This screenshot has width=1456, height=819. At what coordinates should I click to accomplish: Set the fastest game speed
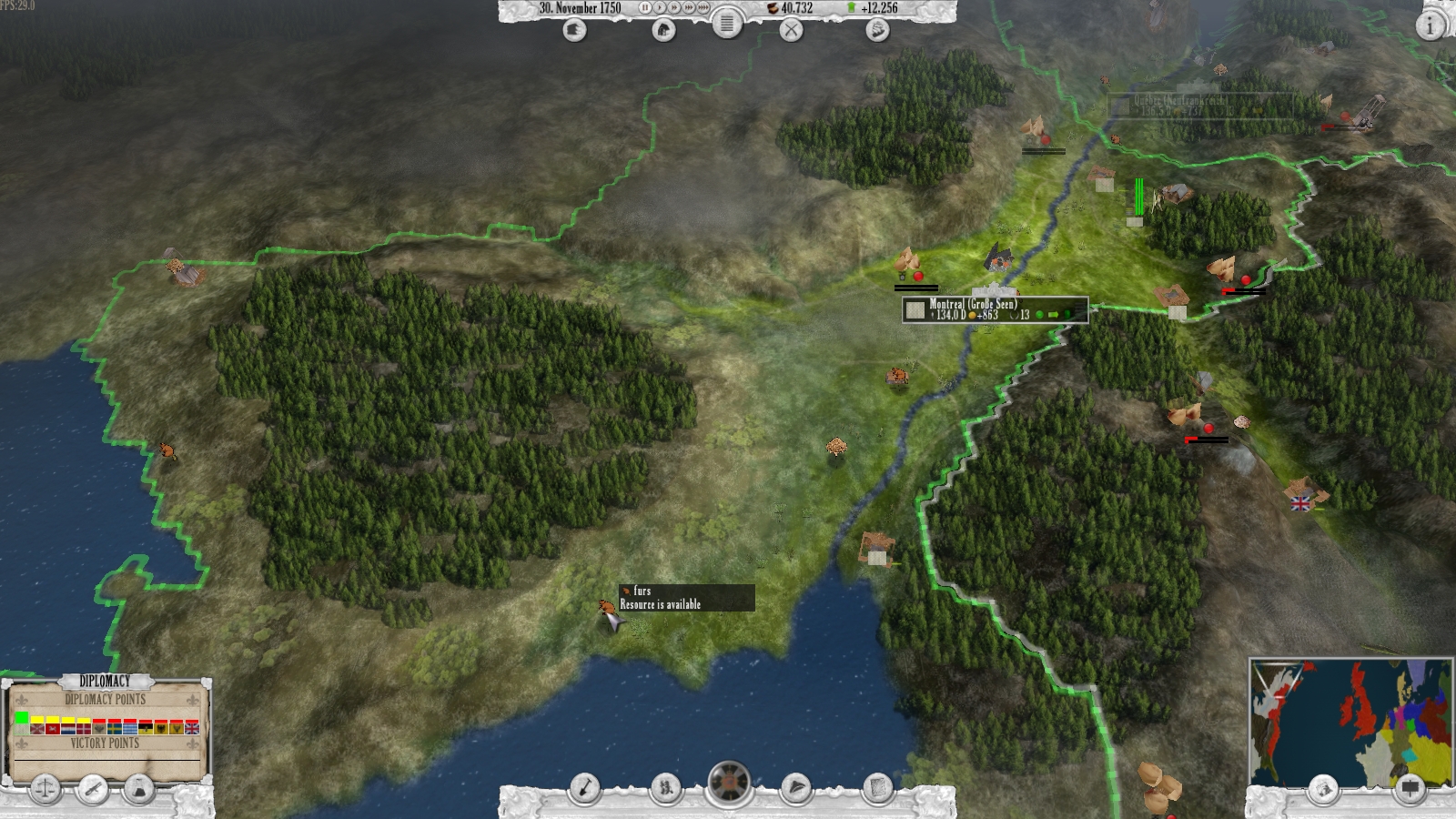point(701,9)
